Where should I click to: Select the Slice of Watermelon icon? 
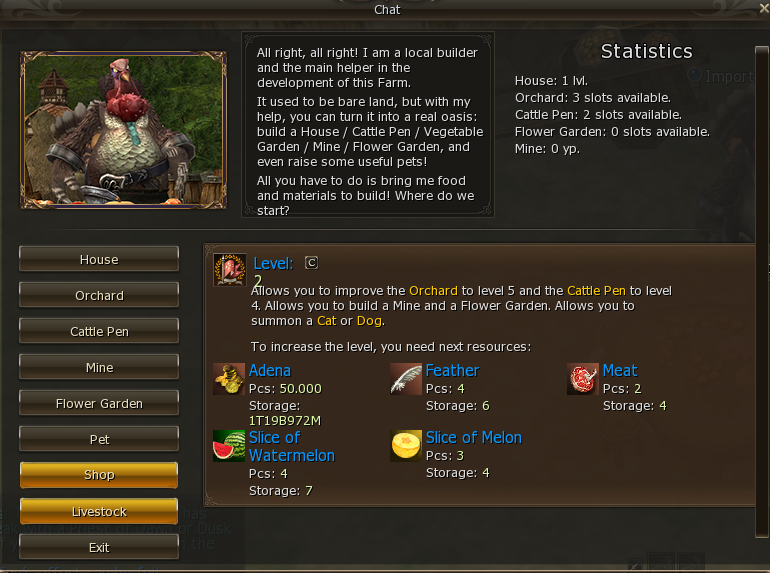point(229,446)
